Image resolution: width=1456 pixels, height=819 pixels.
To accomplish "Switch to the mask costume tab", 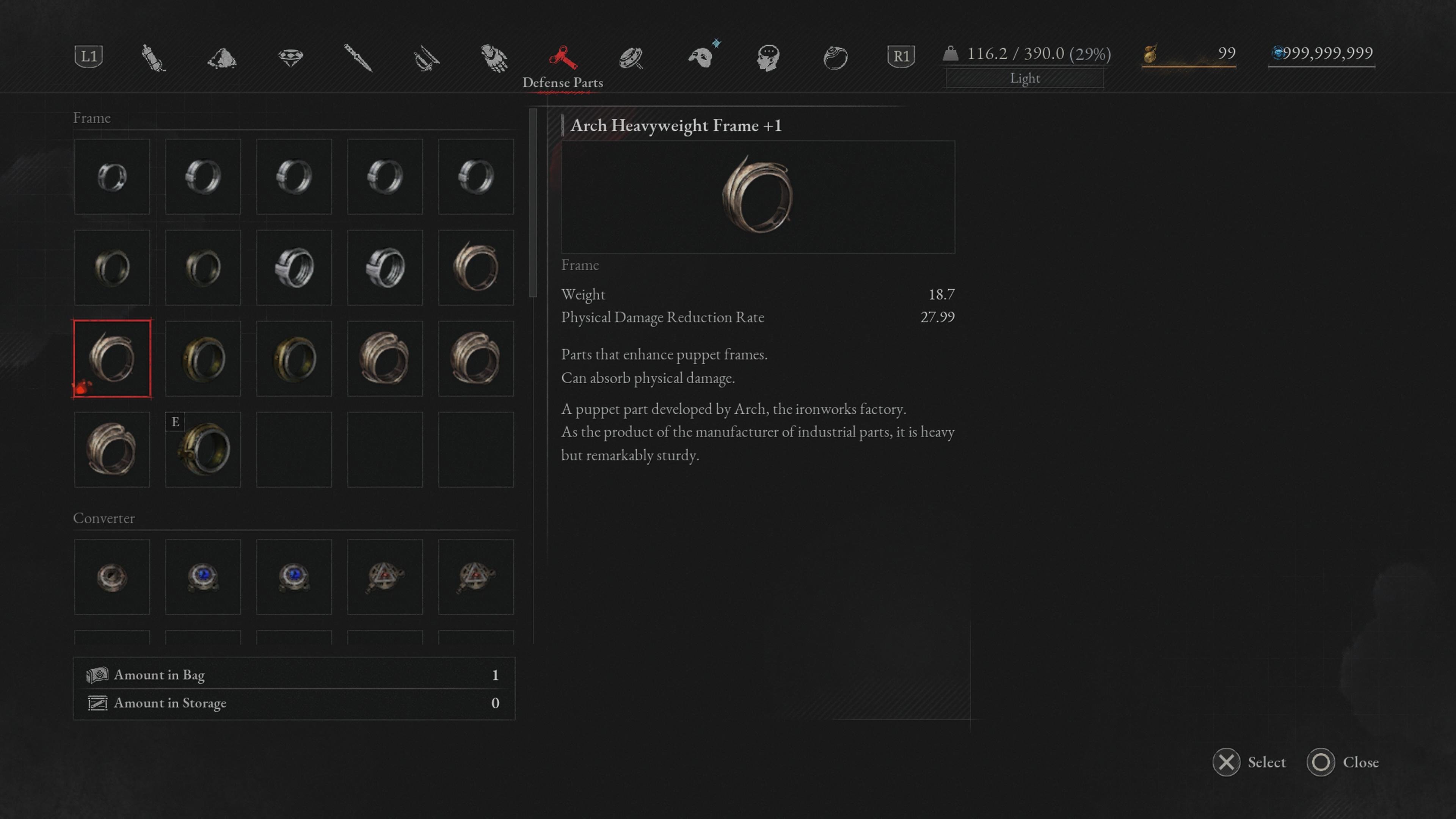I will click(x=701, y=58).
